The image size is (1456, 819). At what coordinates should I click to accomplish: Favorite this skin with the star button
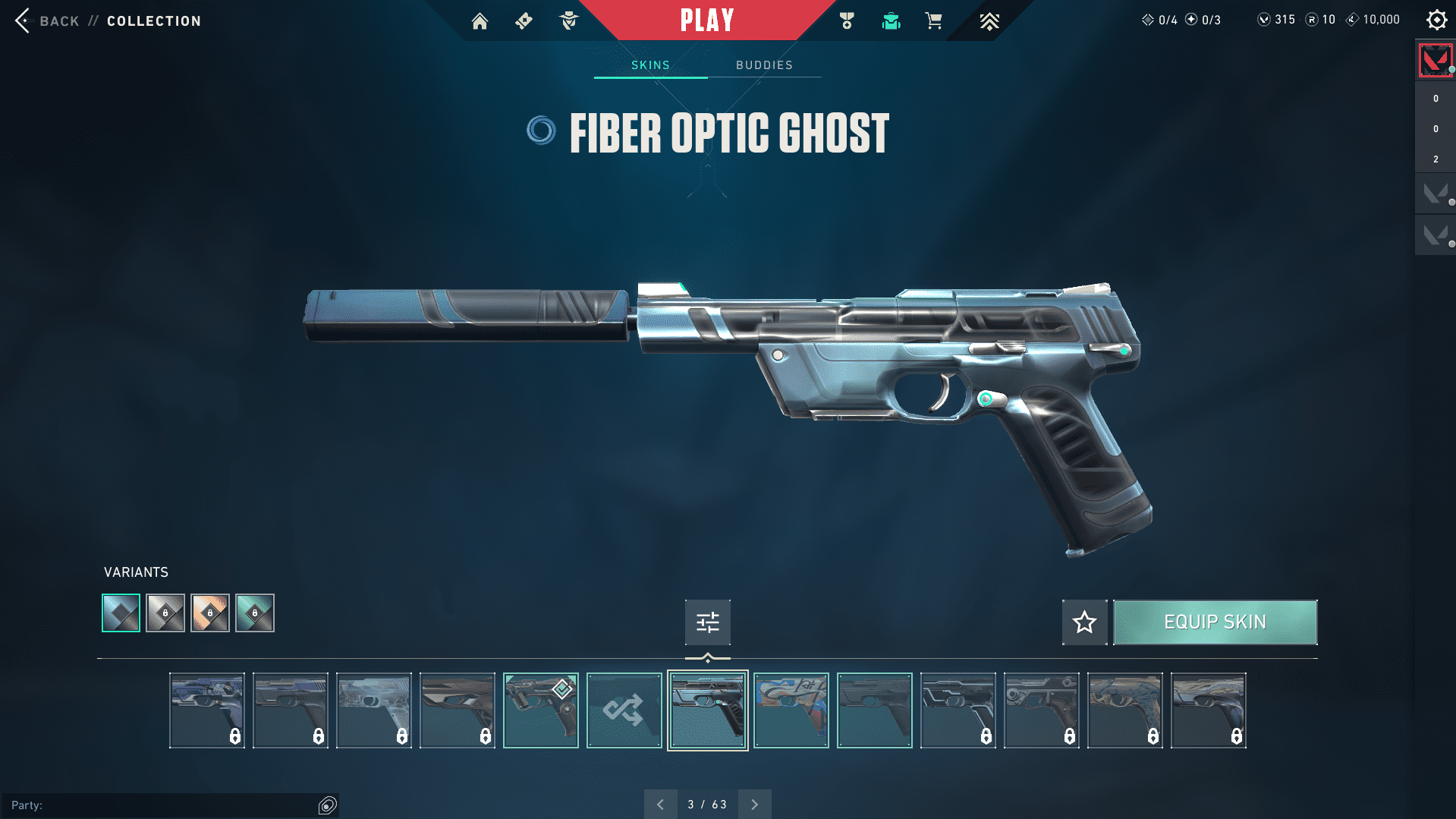tap(1084, 622)
